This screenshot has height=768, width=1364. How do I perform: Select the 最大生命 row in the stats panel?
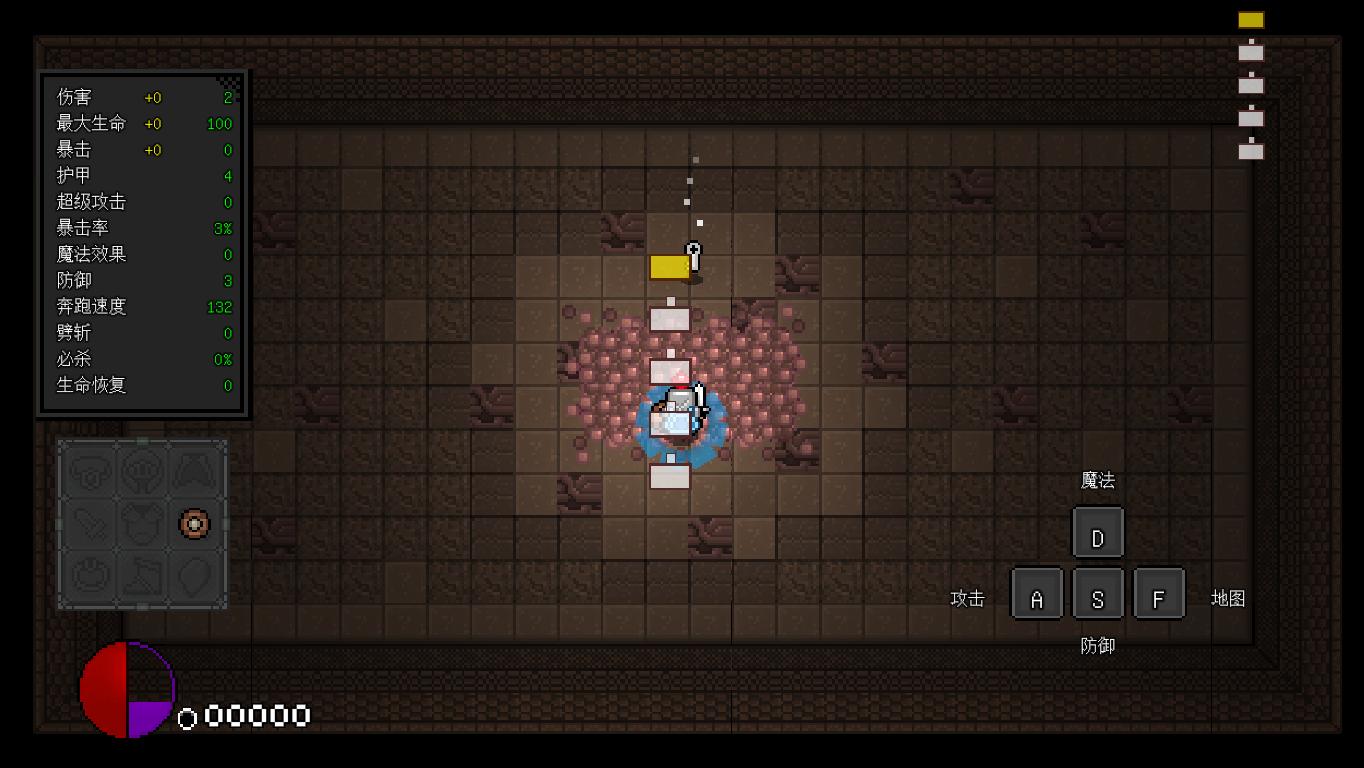click(140, 124)
